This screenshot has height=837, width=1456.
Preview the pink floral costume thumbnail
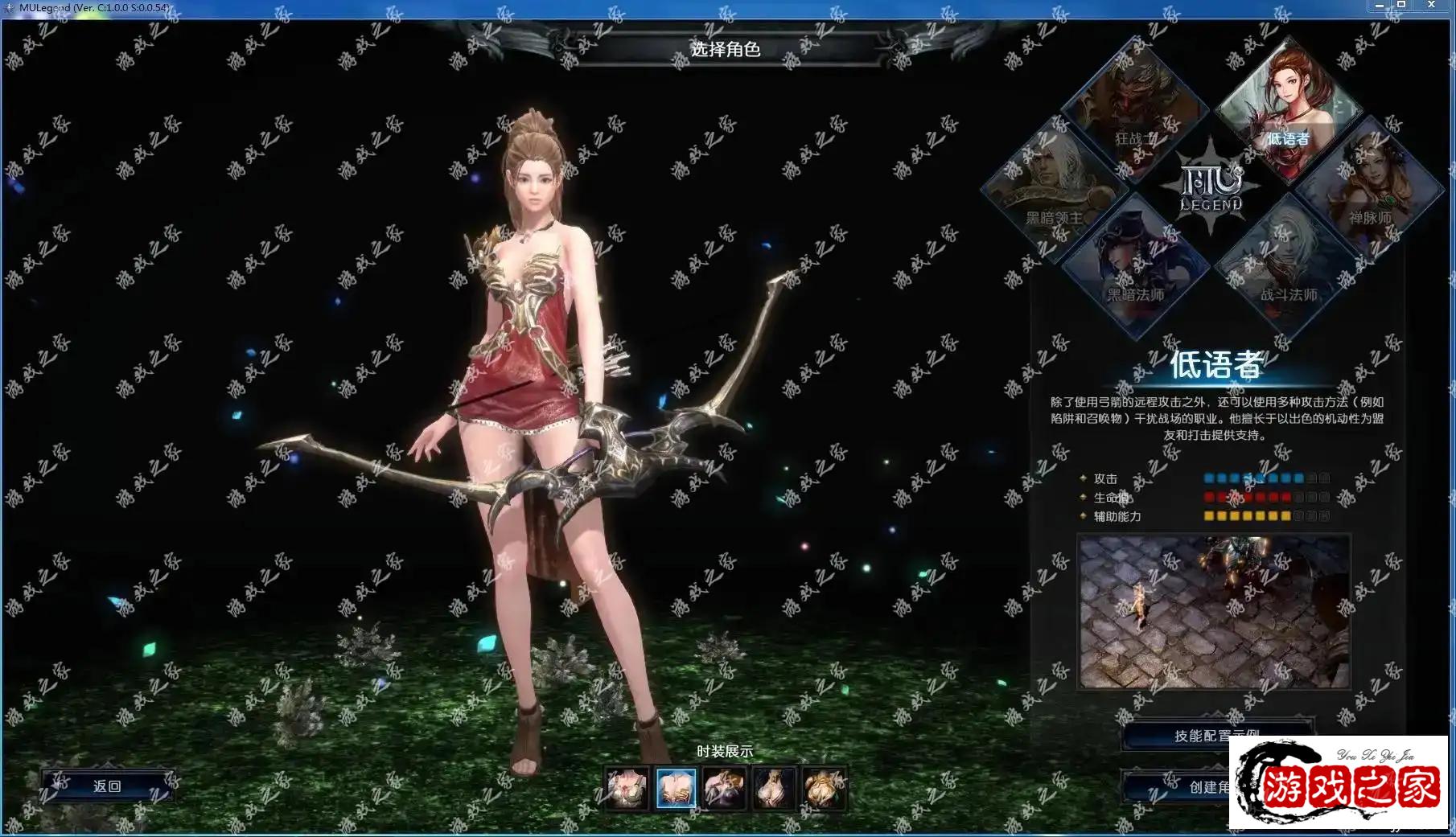(627, 787)
